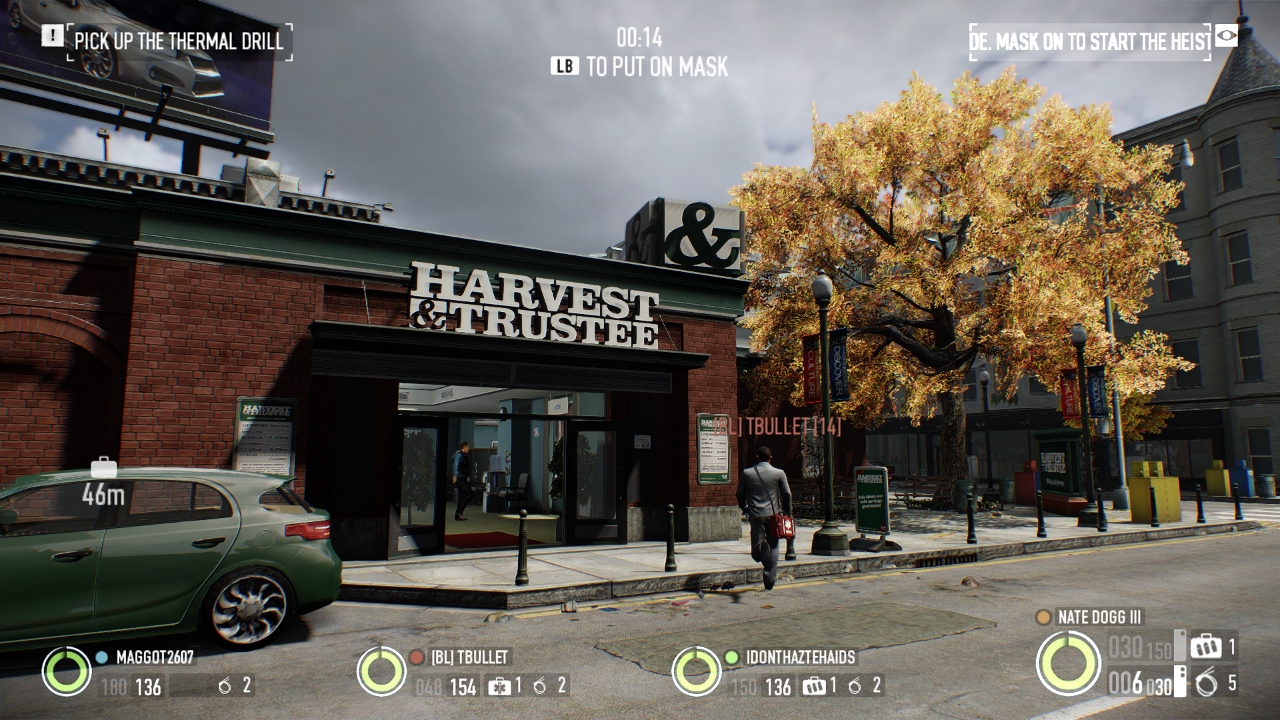This screenshot has height=720, width=1280.
Task: Select the Pick Up The Thermal Drill objective
Action: [180, 41]
